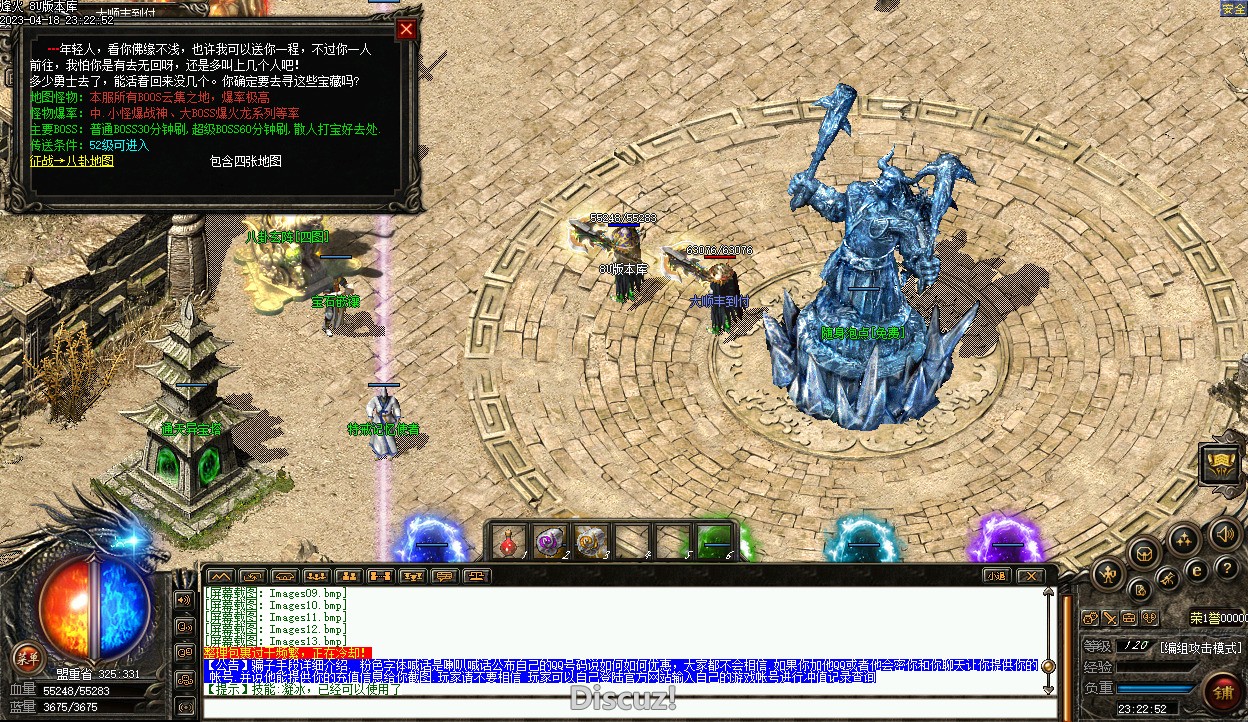Click the scroll banner icon on right edge
This screenshot has height=722, width=1248.
1221,465
